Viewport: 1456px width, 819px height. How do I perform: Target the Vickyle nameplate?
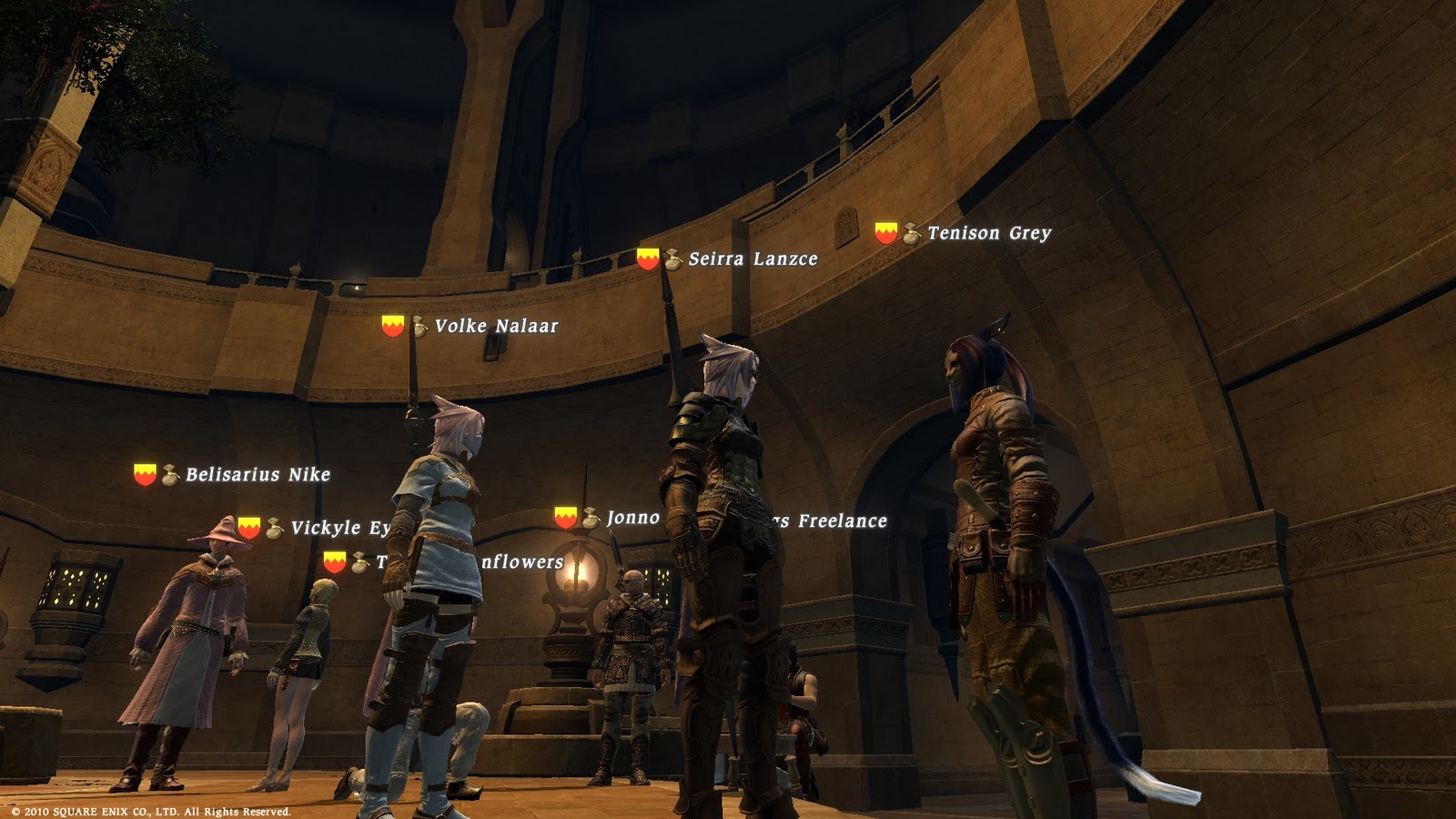339,529
